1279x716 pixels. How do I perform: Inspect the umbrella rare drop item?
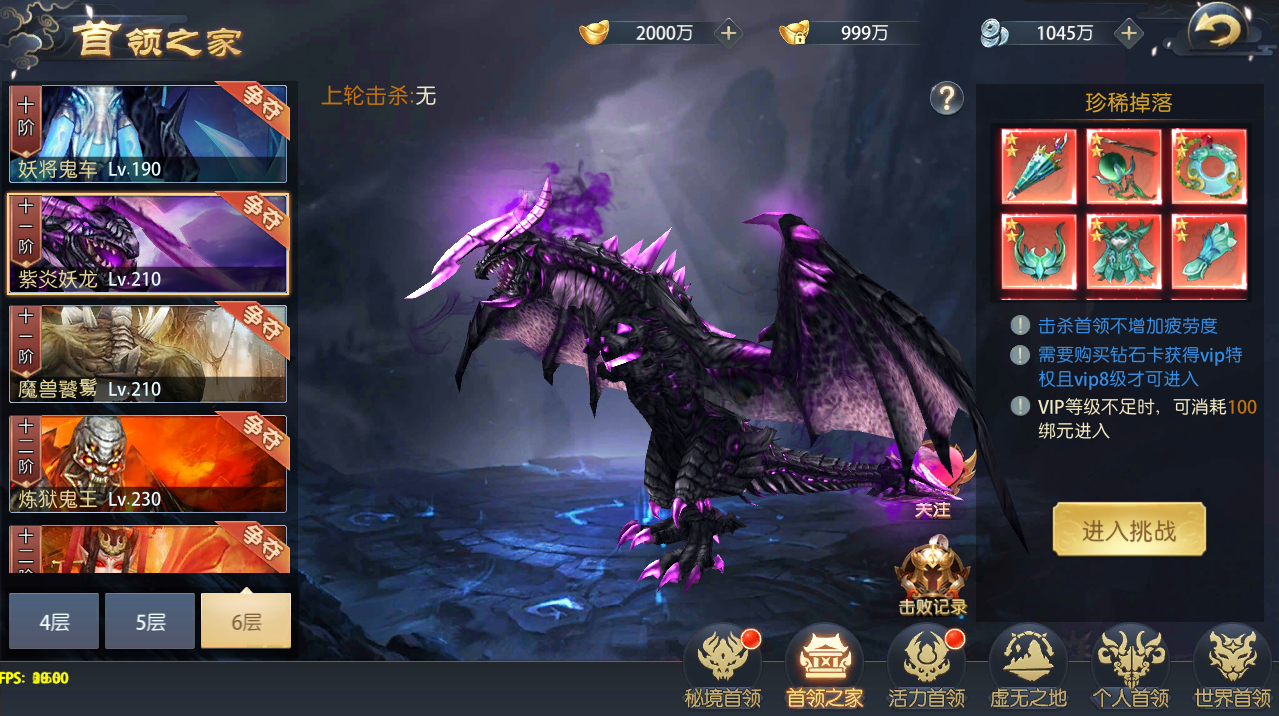tap(1038, 166)
